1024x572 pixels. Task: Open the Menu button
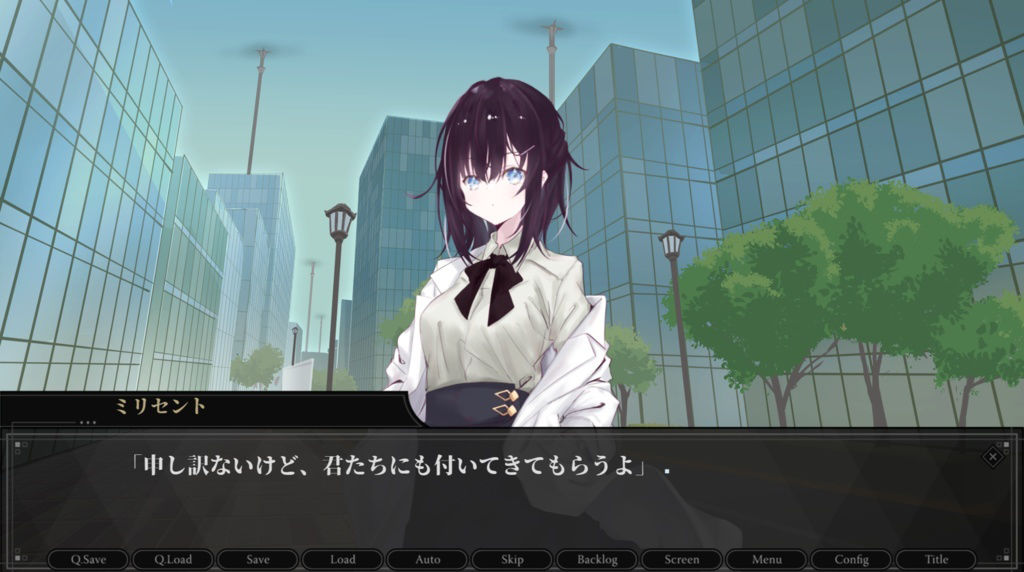click(767, 559)
